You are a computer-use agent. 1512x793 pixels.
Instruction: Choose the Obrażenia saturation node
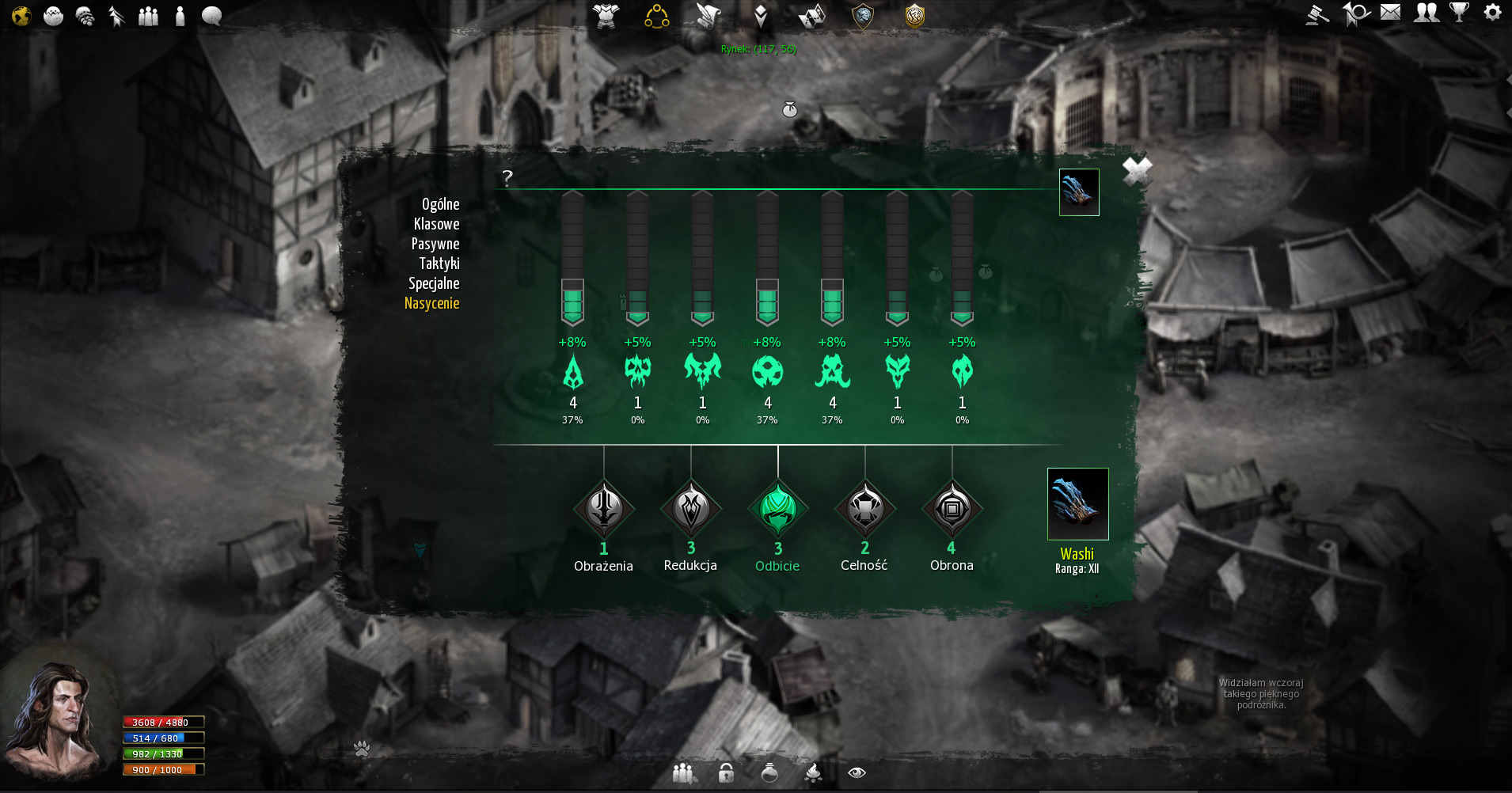pyautogui.click(x=604, y=509)
